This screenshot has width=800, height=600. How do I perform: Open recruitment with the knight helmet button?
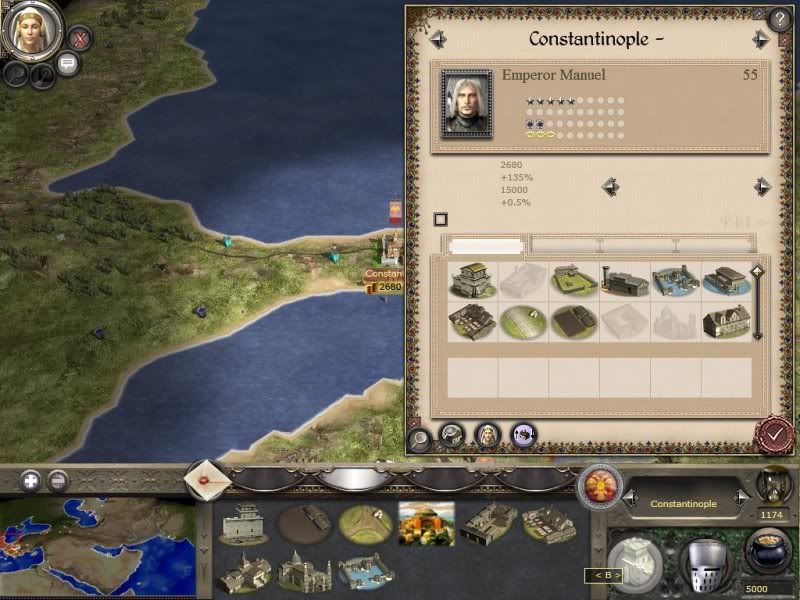704,564
